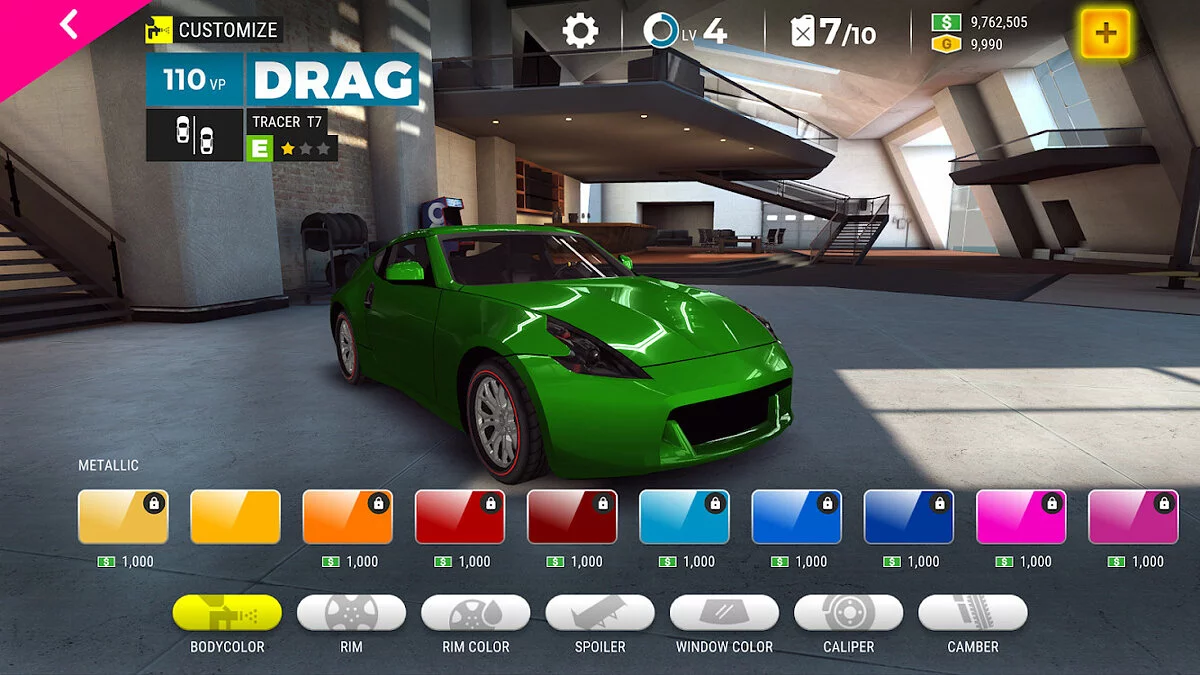
Task: Open the gear settings menu
Action: pyautogui.click(x=580, y=30)
